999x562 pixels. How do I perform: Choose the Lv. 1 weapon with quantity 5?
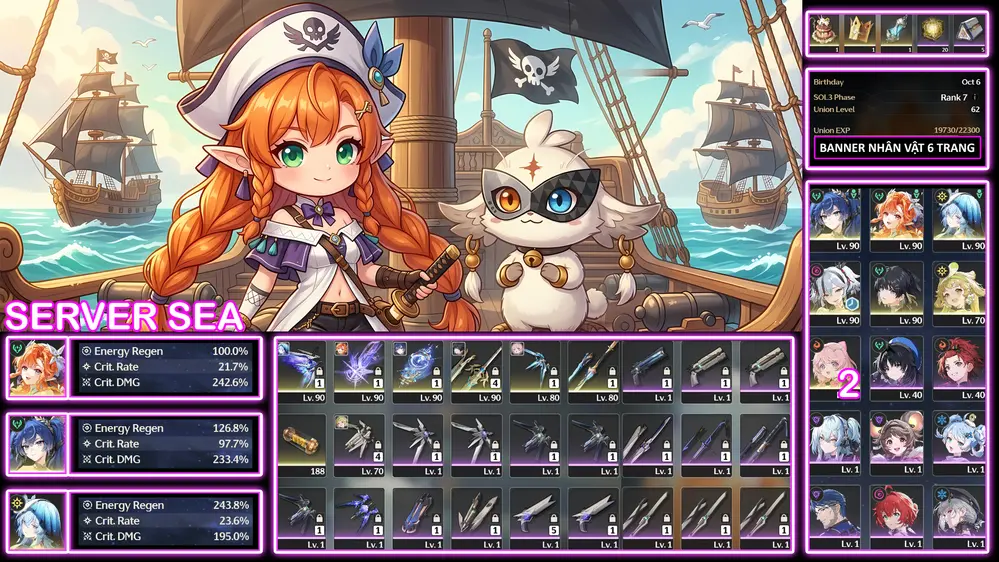coord(535,512)
